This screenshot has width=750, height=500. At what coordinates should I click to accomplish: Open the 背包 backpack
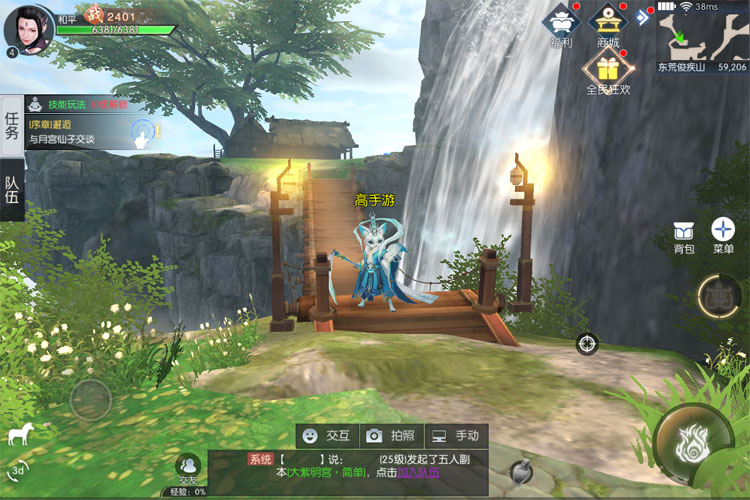coord(684,236)
